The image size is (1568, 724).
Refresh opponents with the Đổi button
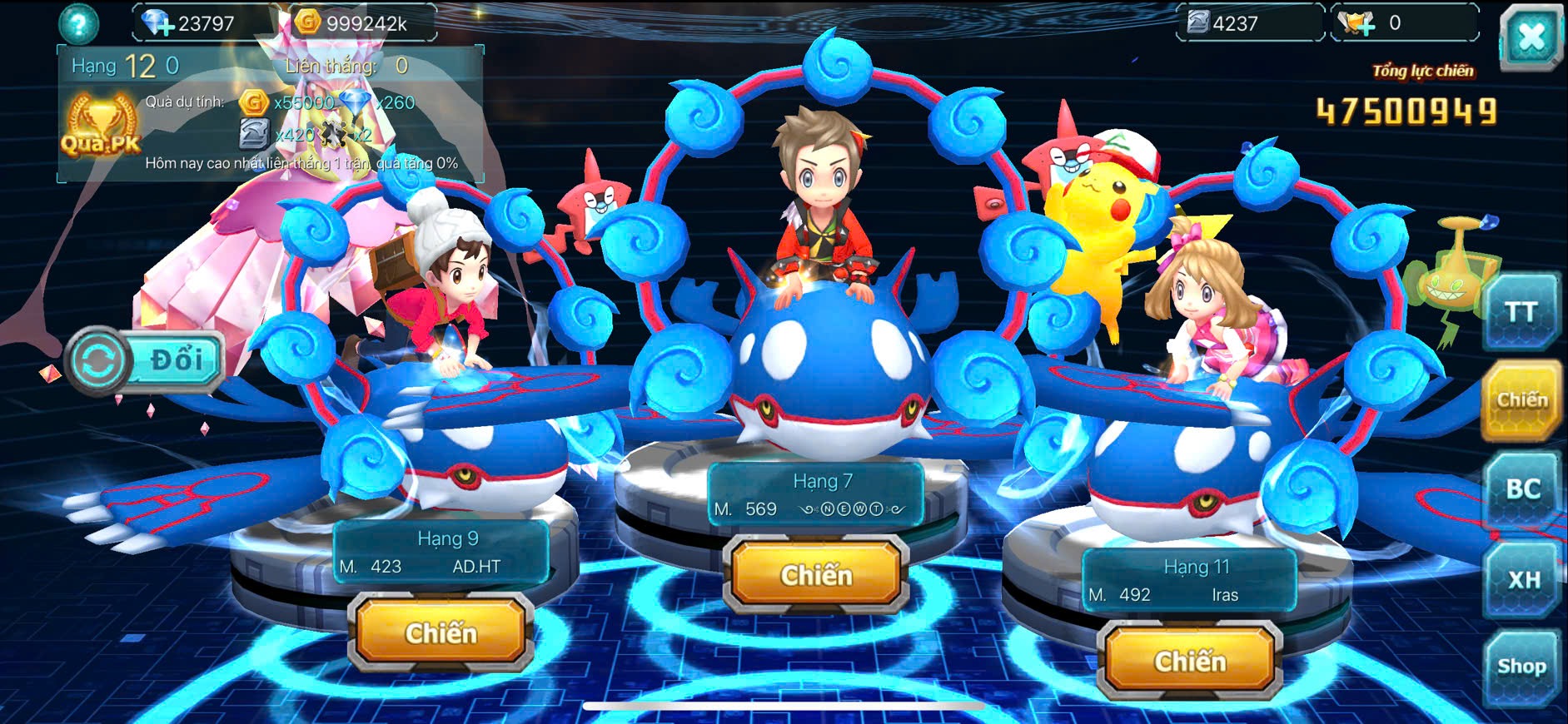(x=147, y=360)
